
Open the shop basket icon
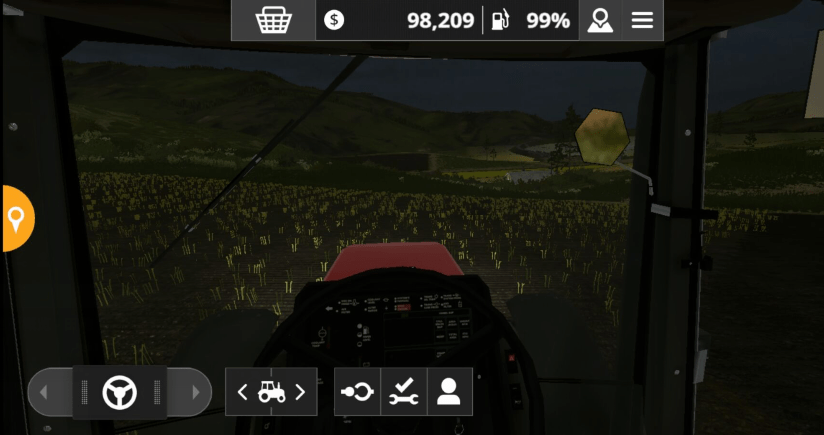pyautogui.click(x=273, y=20)
